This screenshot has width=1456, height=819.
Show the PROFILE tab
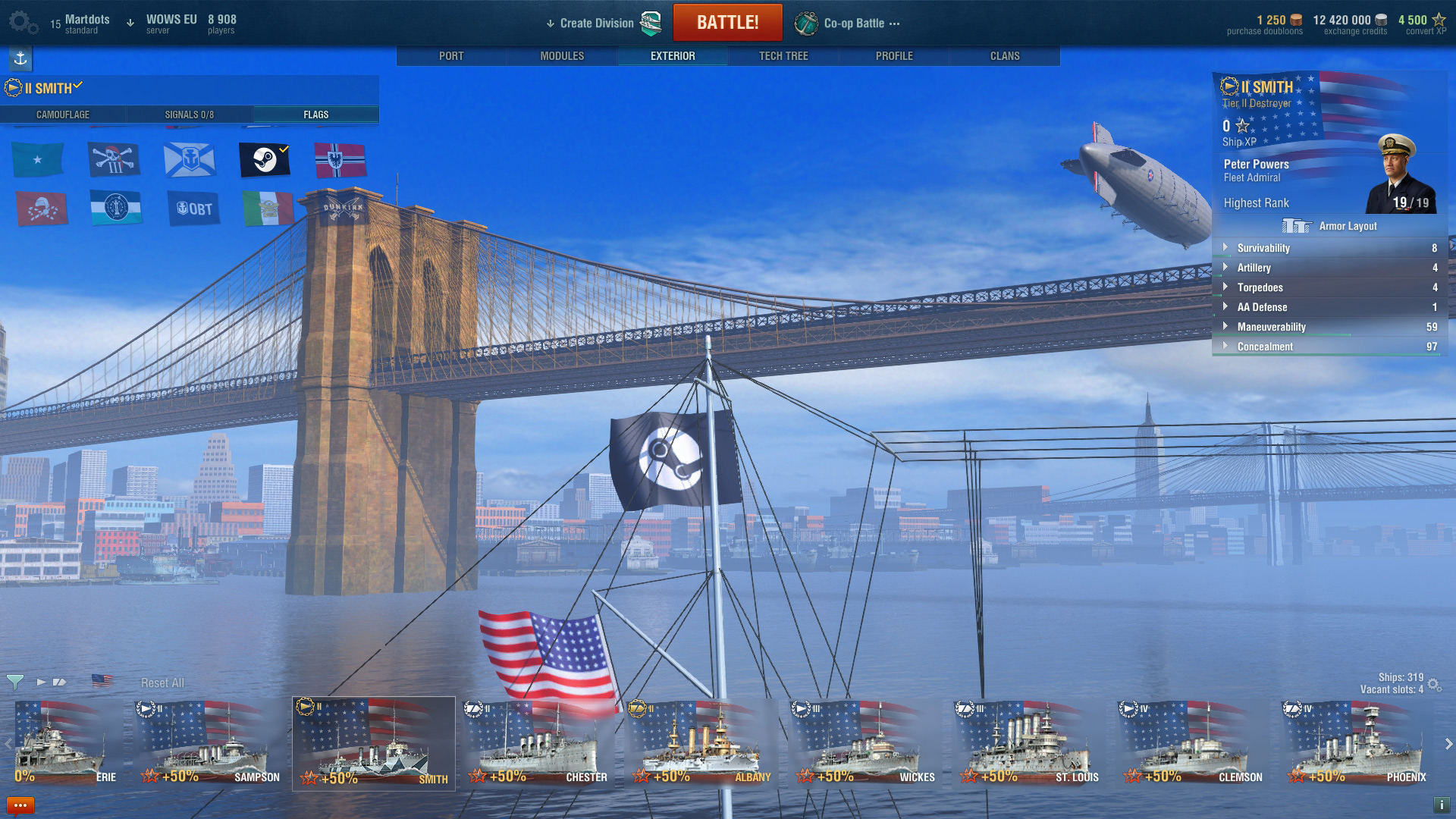894,56
